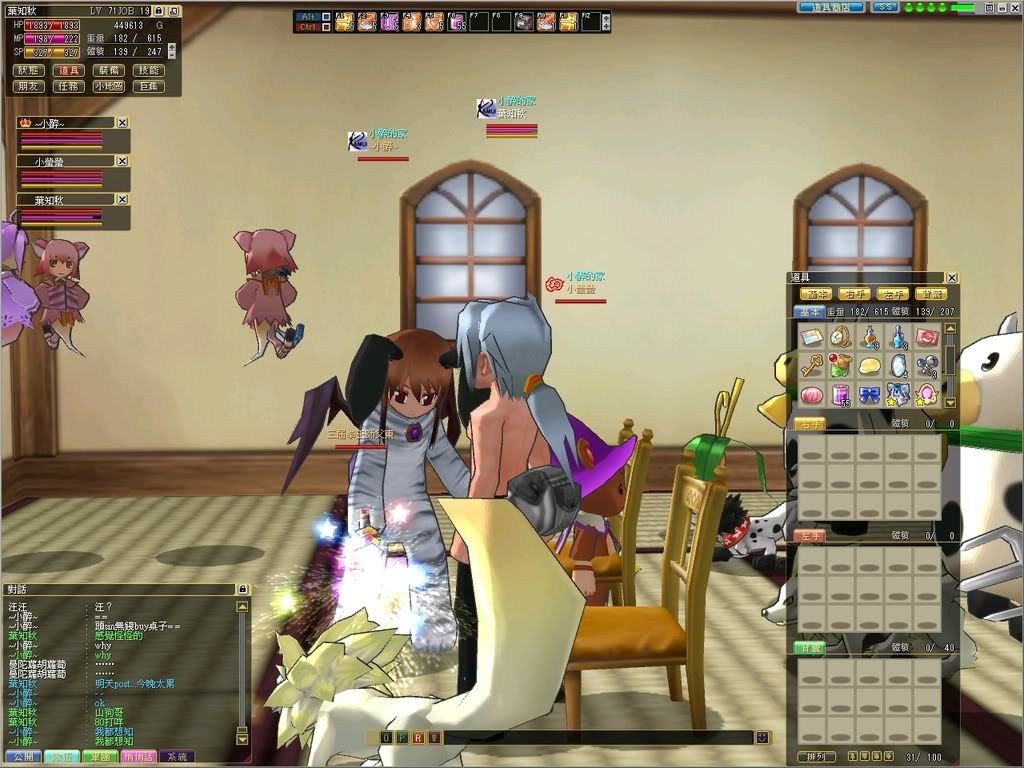Open the 道具商店 item shop
The width and height of the screenshot is (1024, 768).
pyautogui.click(x=831, y=7)
